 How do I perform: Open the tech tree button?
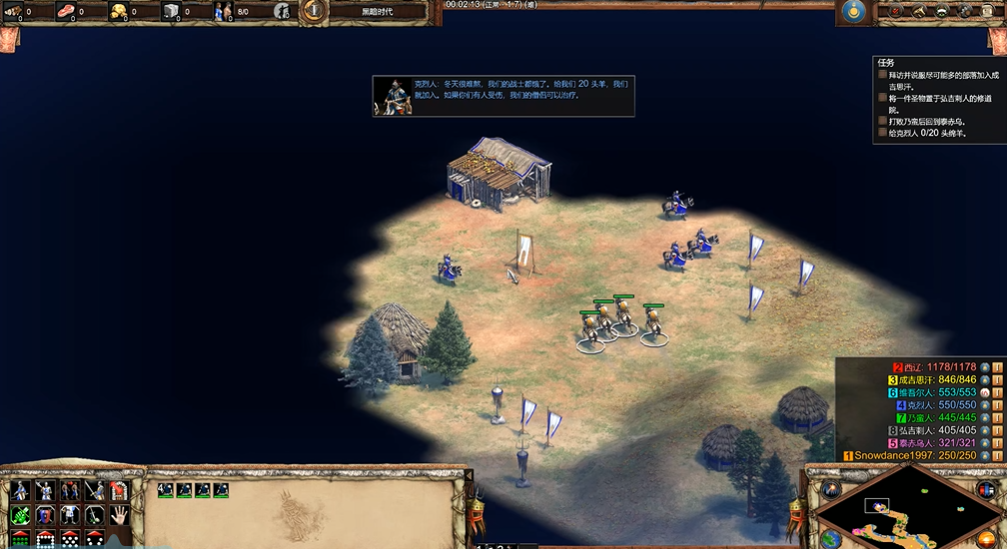(x=942, y=11)
